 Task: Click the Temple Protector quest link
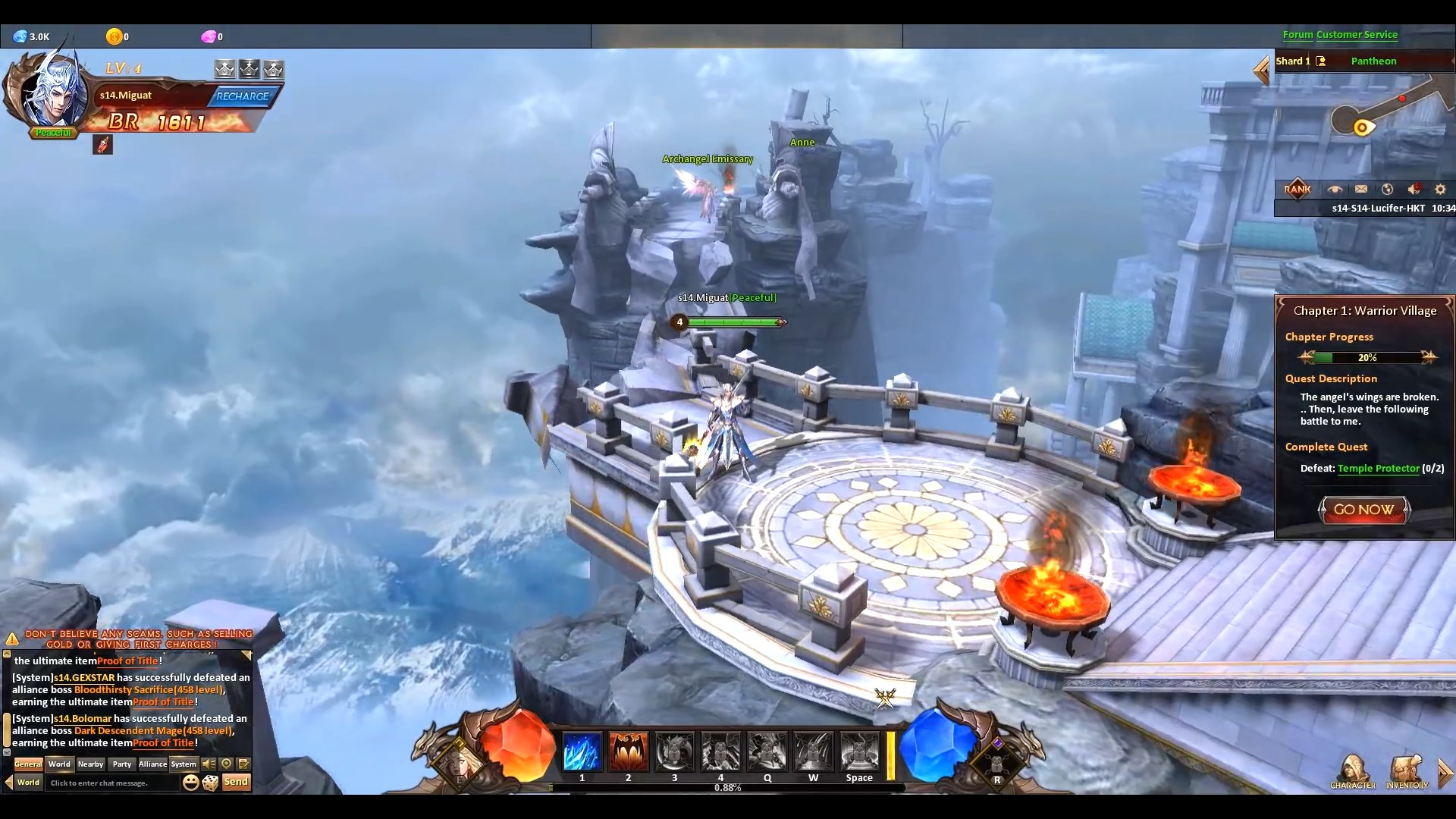click(1377, 468)
